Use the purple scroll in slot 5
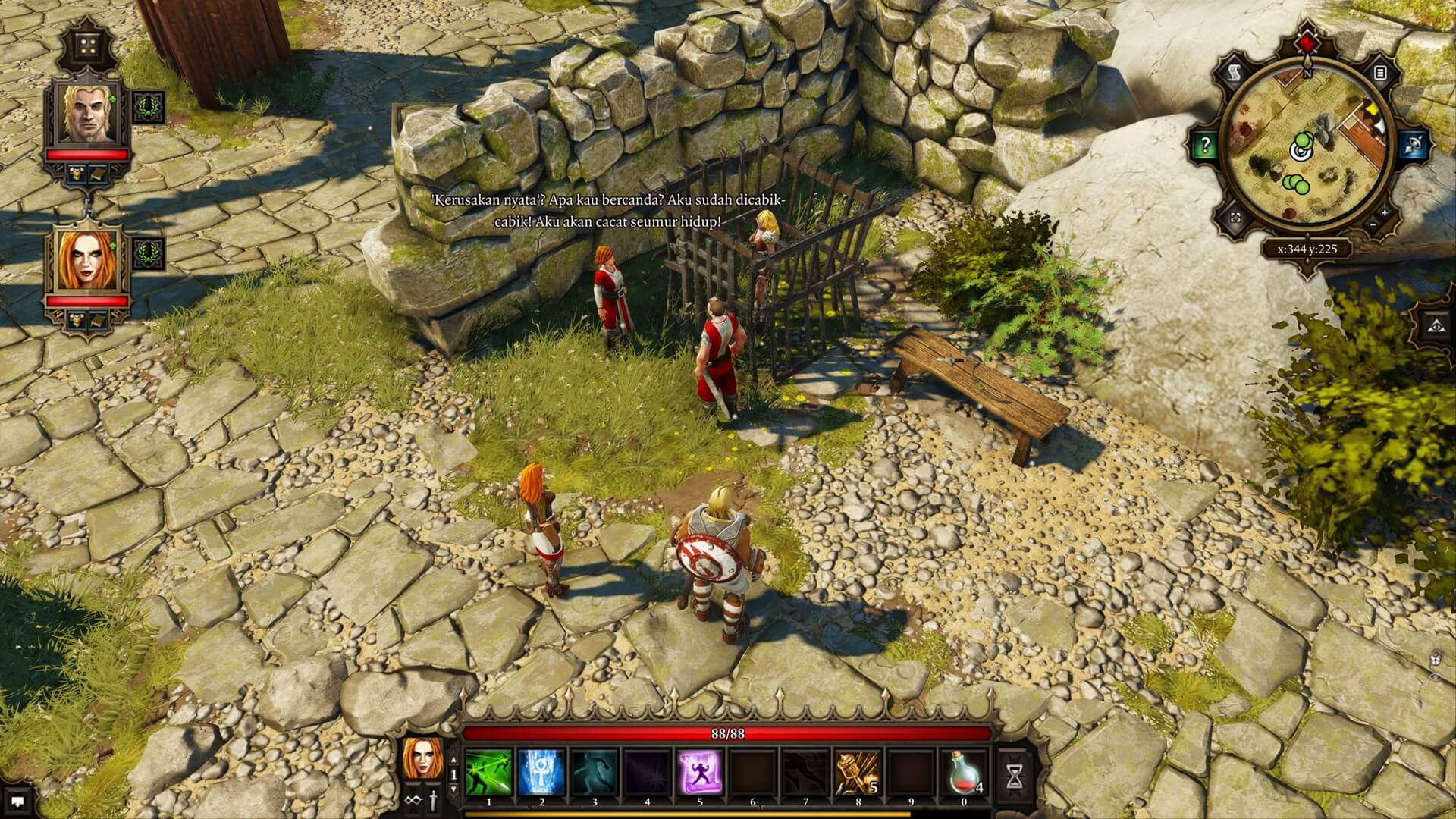This screenshot has height=819, width=1456. [x=700, y=773]
